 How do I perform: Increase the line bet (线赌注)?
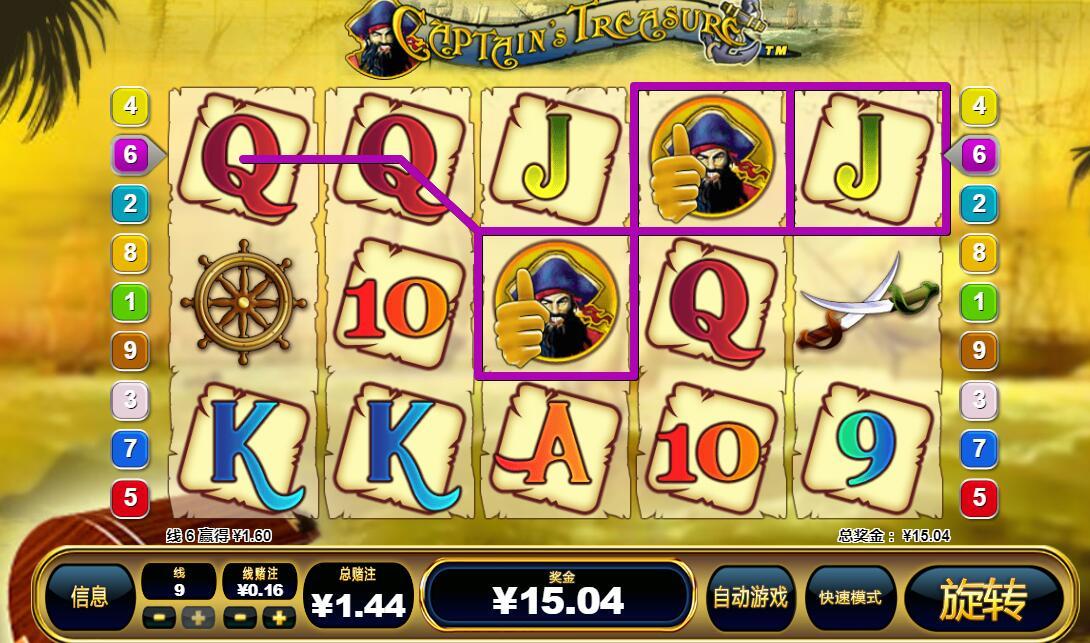[280, 618]
